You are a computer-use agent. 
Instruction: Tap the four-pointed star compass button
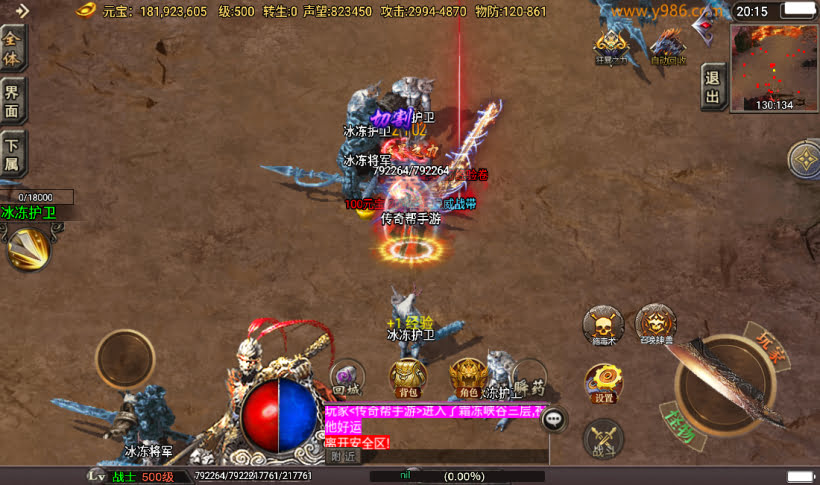(x=805, y=160)
